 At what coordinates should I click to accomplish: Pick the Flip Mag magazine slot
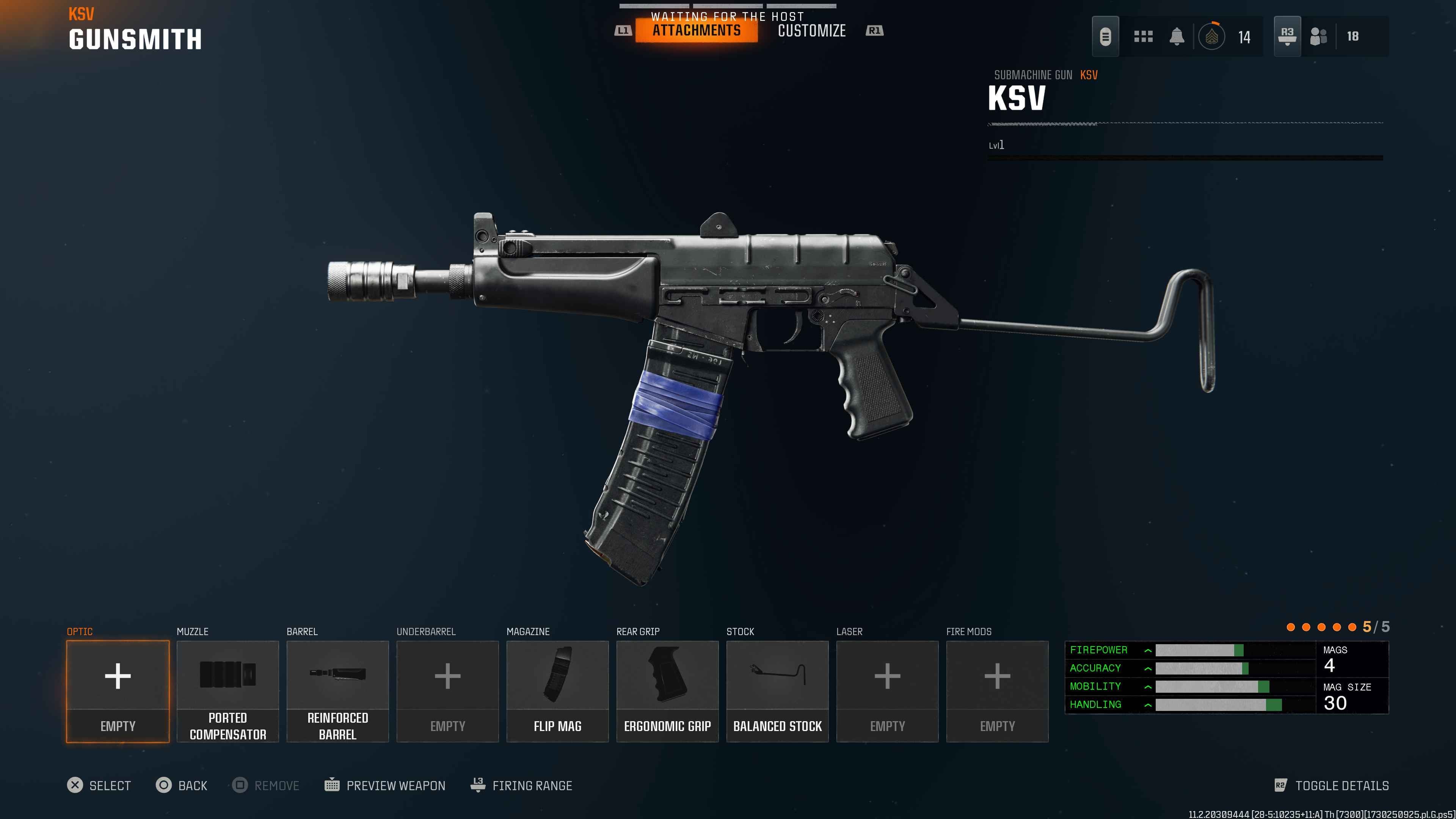[x=557, y=691]
